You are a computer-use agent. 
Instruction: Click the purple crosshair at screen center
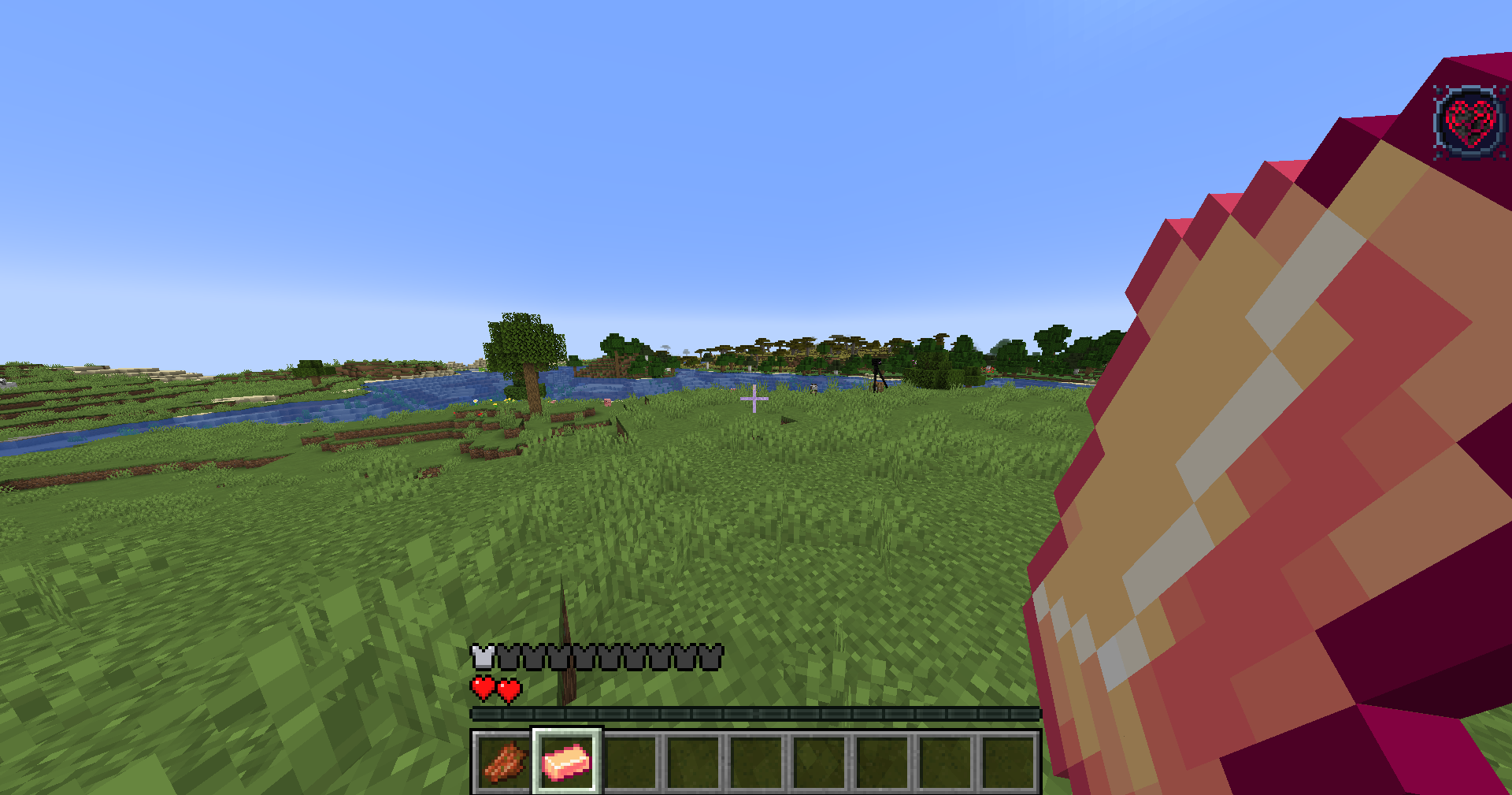754,400
